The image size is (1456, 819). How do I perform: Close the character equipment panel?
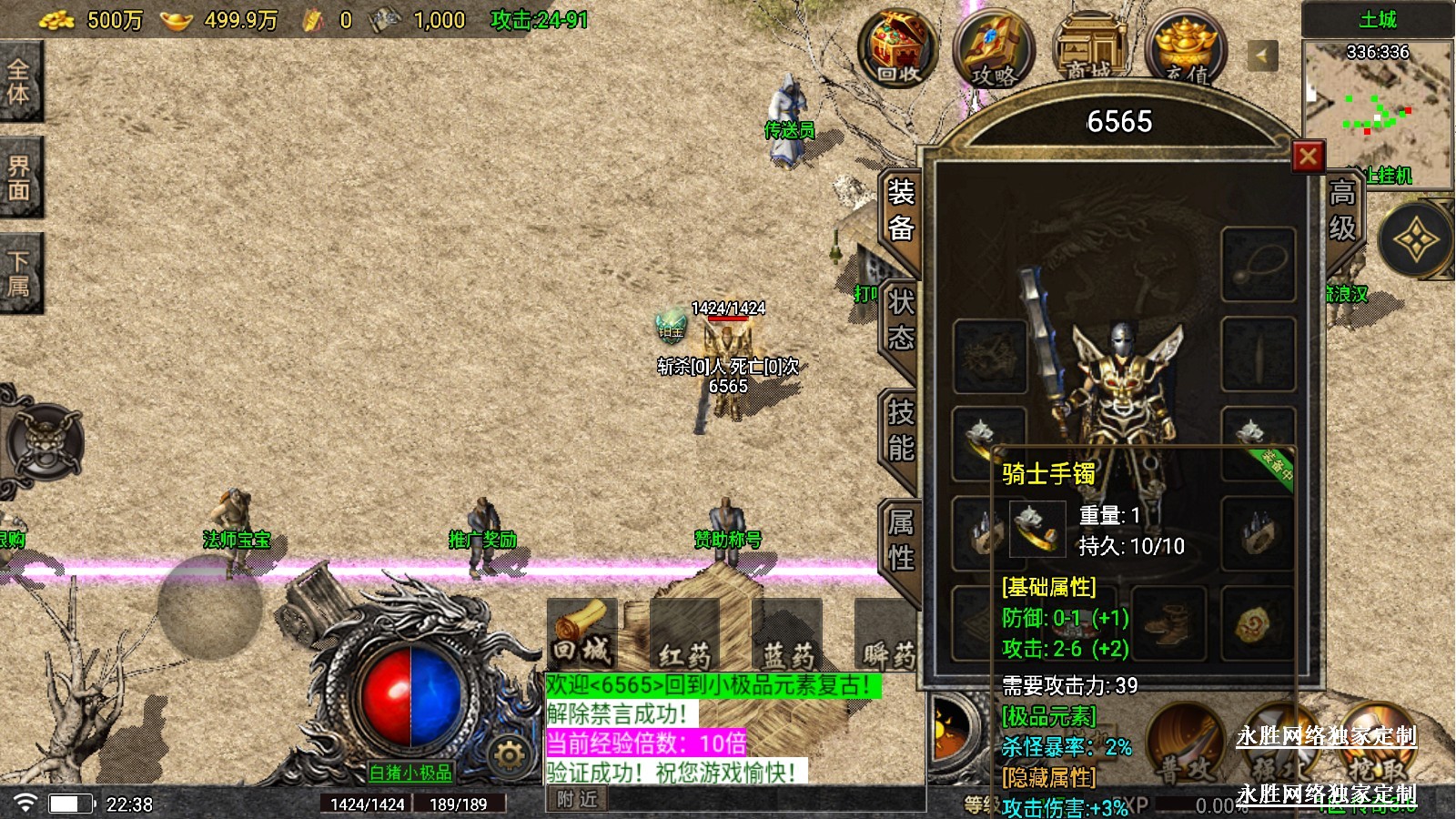click(x=1308, y=157)
